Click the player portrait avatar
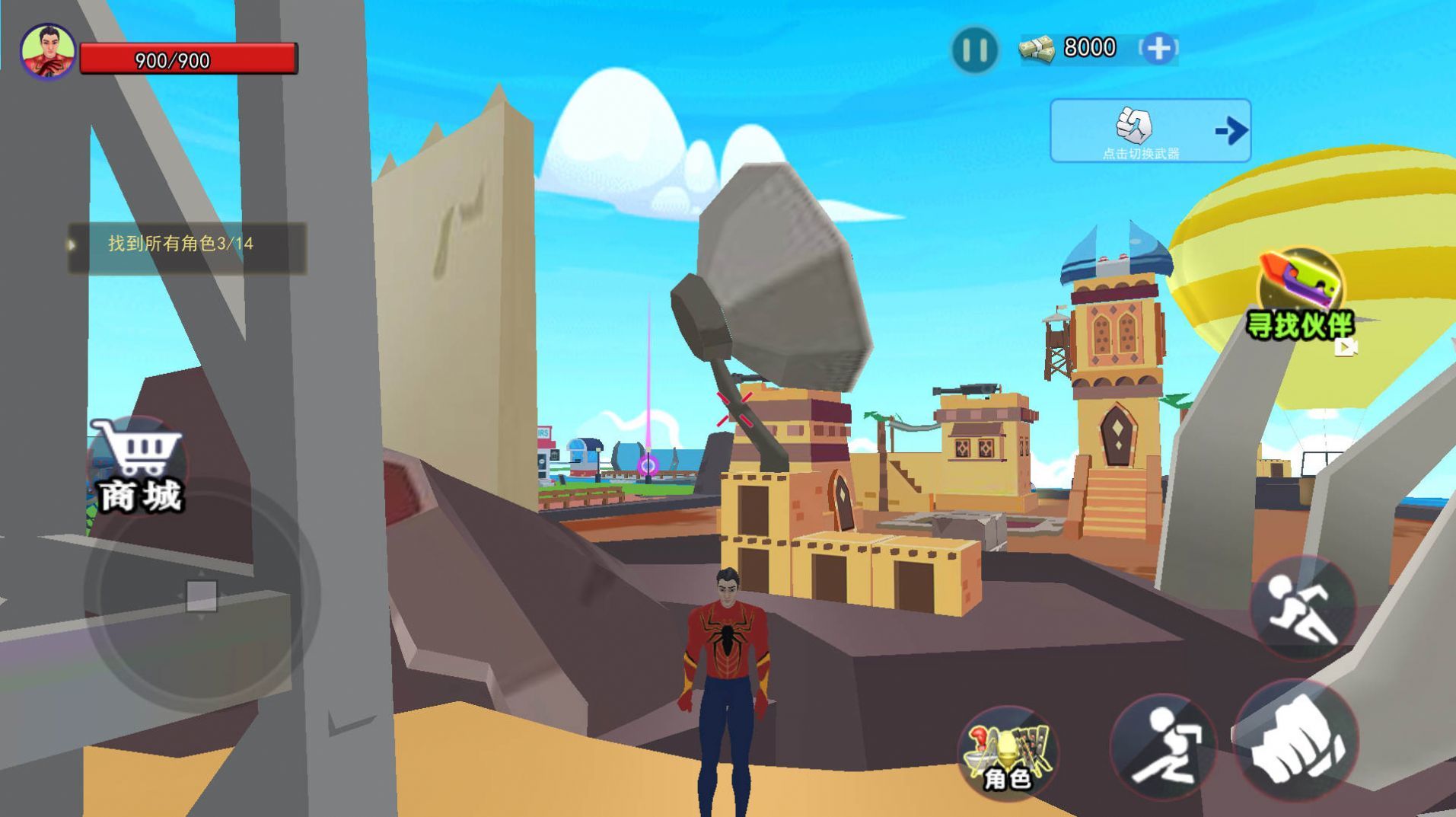This screenshot has height=817, width=1456. pos(48,52)
